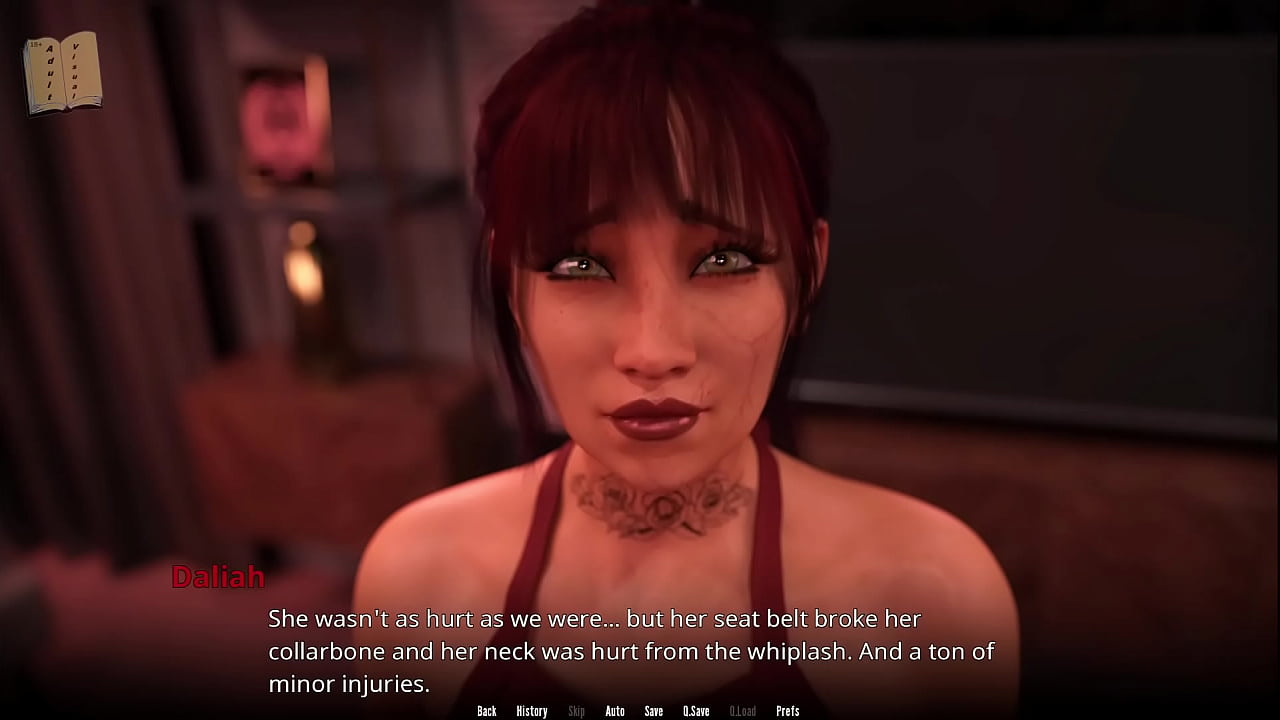Quick save with Q.Save
Screen dimensions: 1280x720
(x=696, y=711)
